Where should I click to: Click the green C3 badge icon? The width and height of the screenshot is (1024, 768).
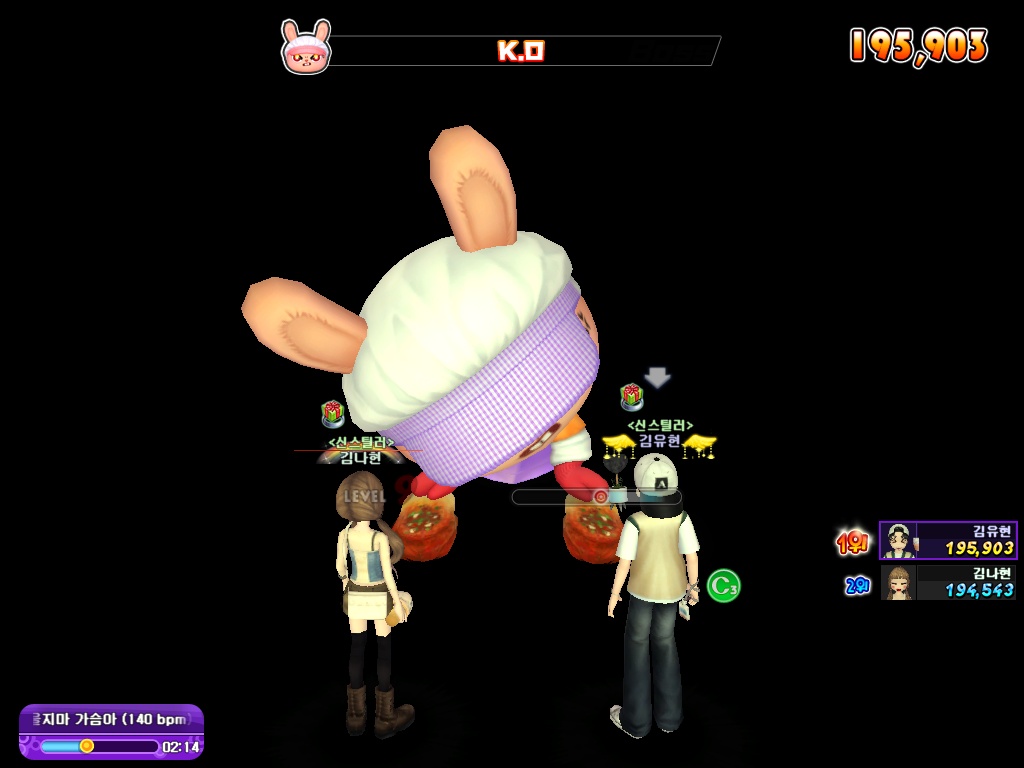tap(723, 586)
